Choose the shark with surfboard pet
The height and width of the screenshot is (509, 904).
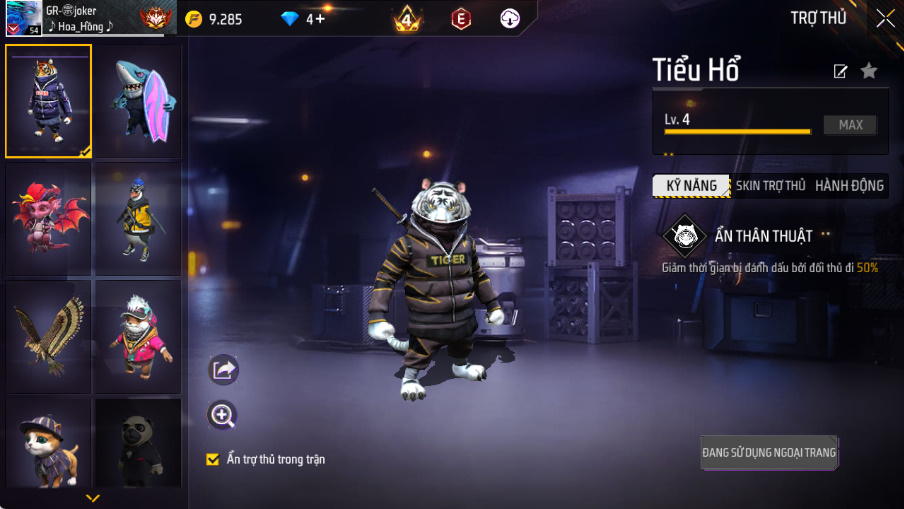[139, 101]
